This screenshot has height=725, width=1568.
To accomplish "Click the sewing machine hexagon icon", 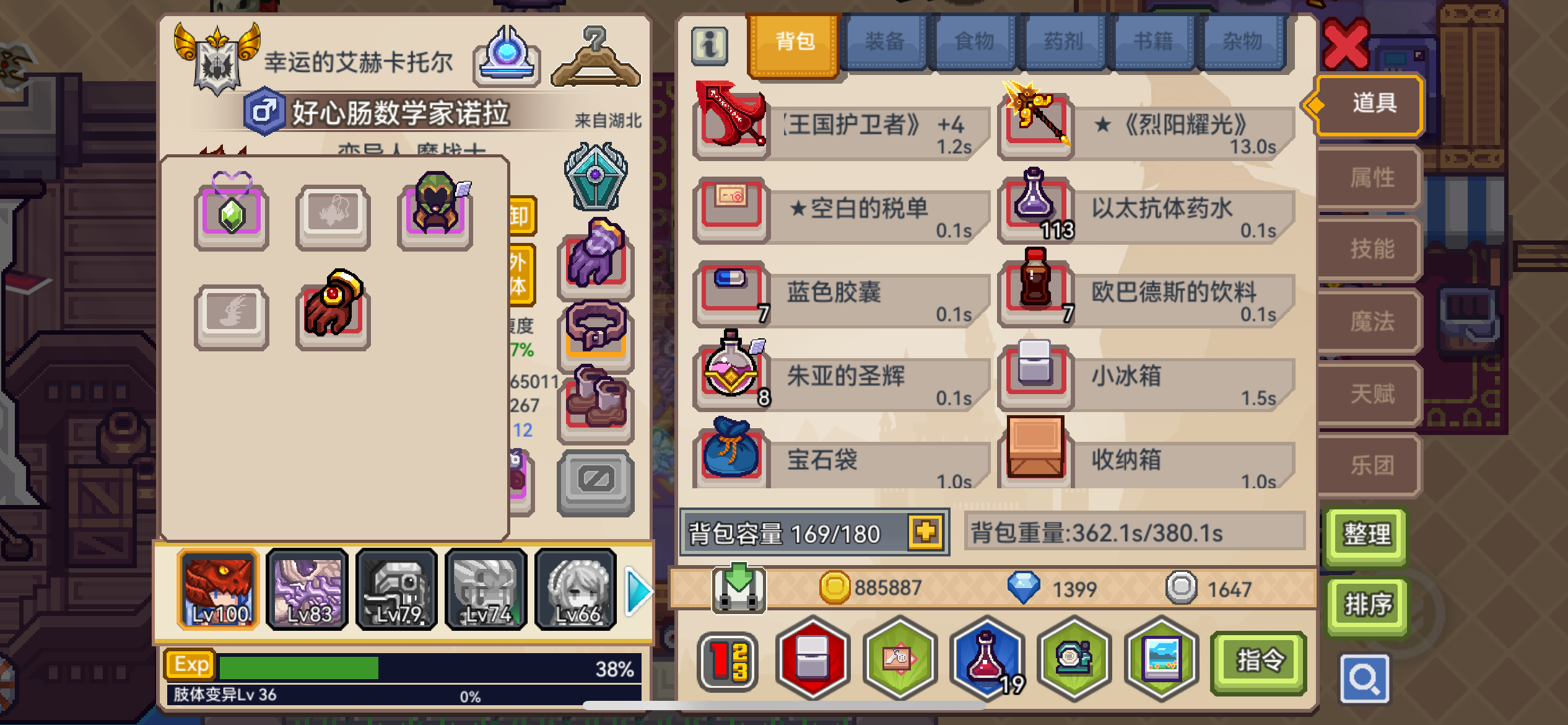I will coord(1074,660).
